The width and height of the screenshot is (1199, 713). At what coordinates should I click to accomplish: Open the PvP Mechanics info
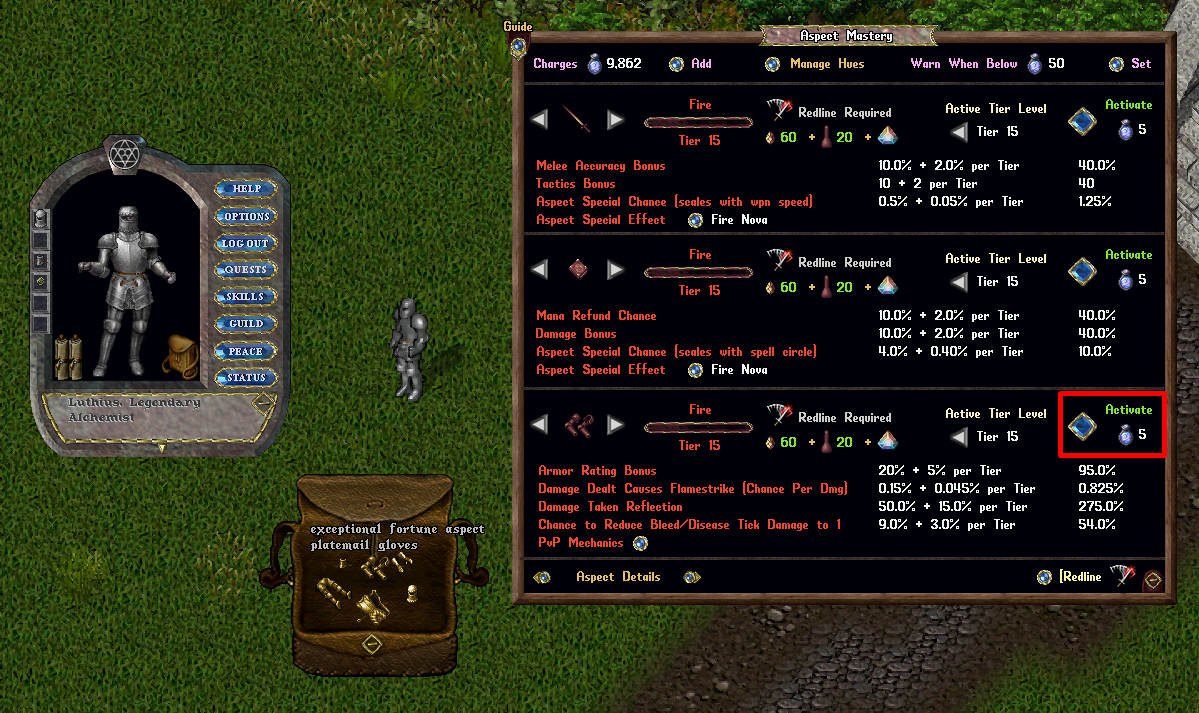coord(640,543)
